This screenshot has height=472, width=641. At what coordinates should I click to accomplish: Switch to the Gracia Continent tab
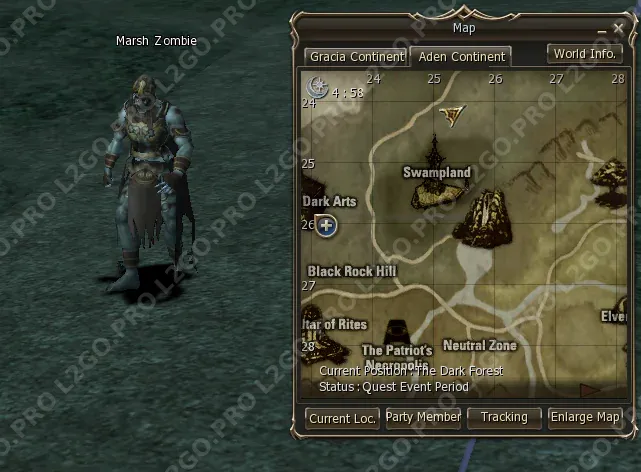pyautogui.click(x=356, y=57)
